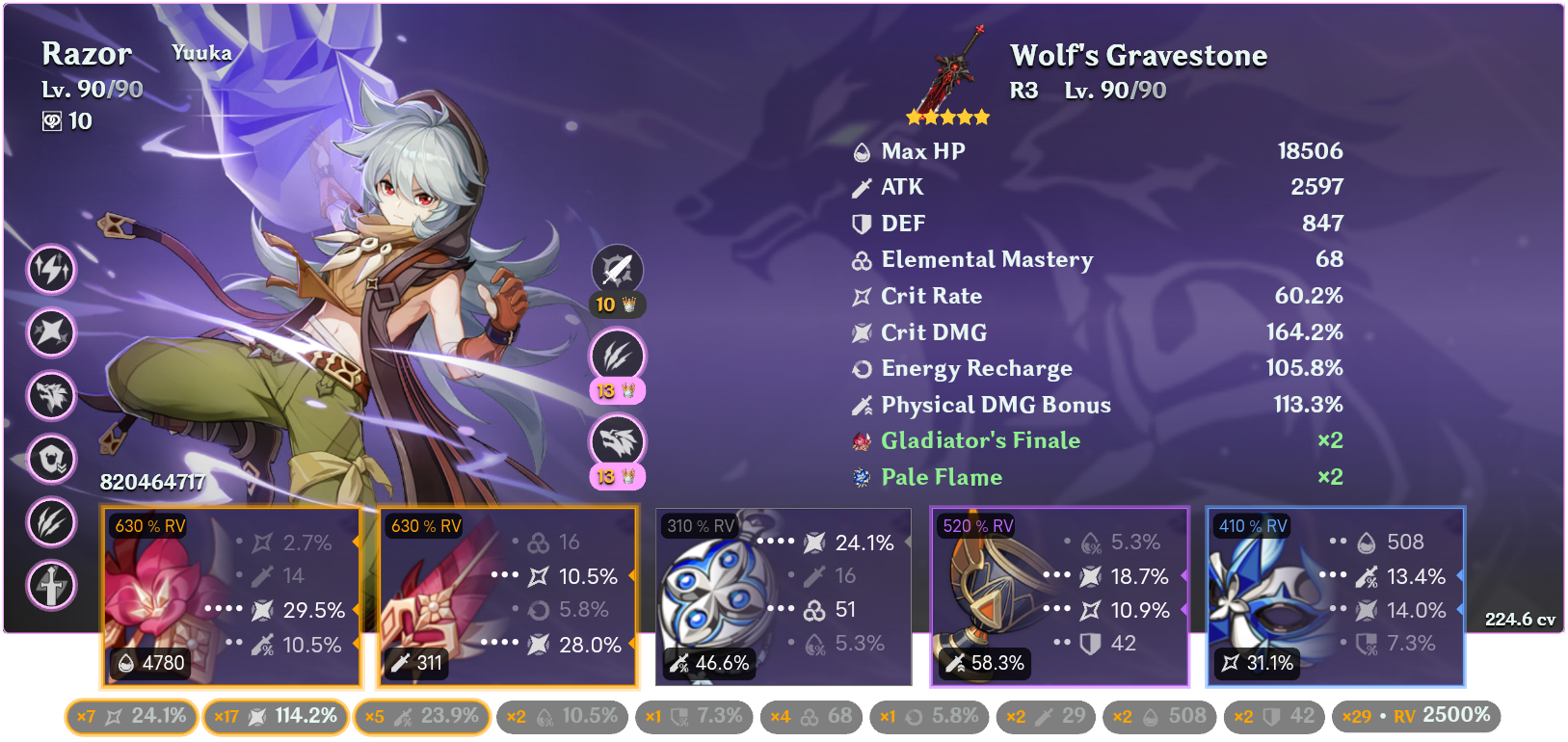Viewport: 1568px width, 742px height.
Task: Click the shield icon in the left sidebar
Action: point(54,461)
